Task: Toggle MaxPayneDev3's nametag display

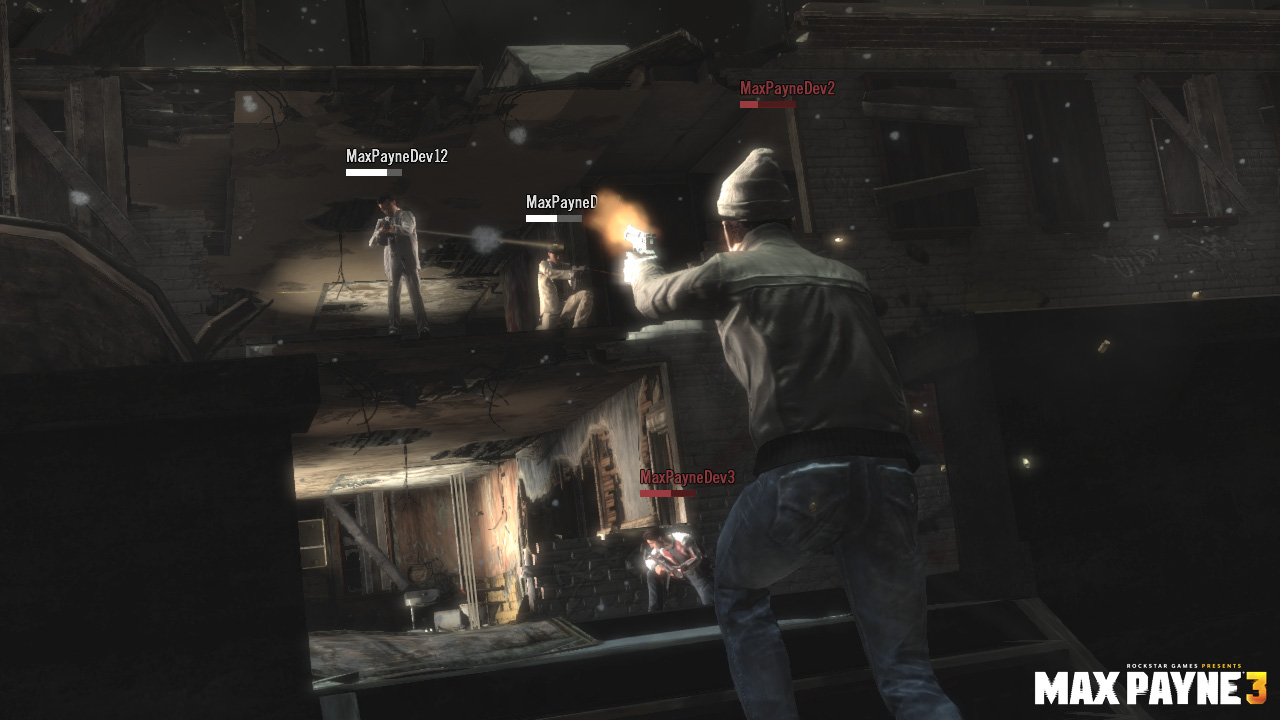Action: [686, 479]
